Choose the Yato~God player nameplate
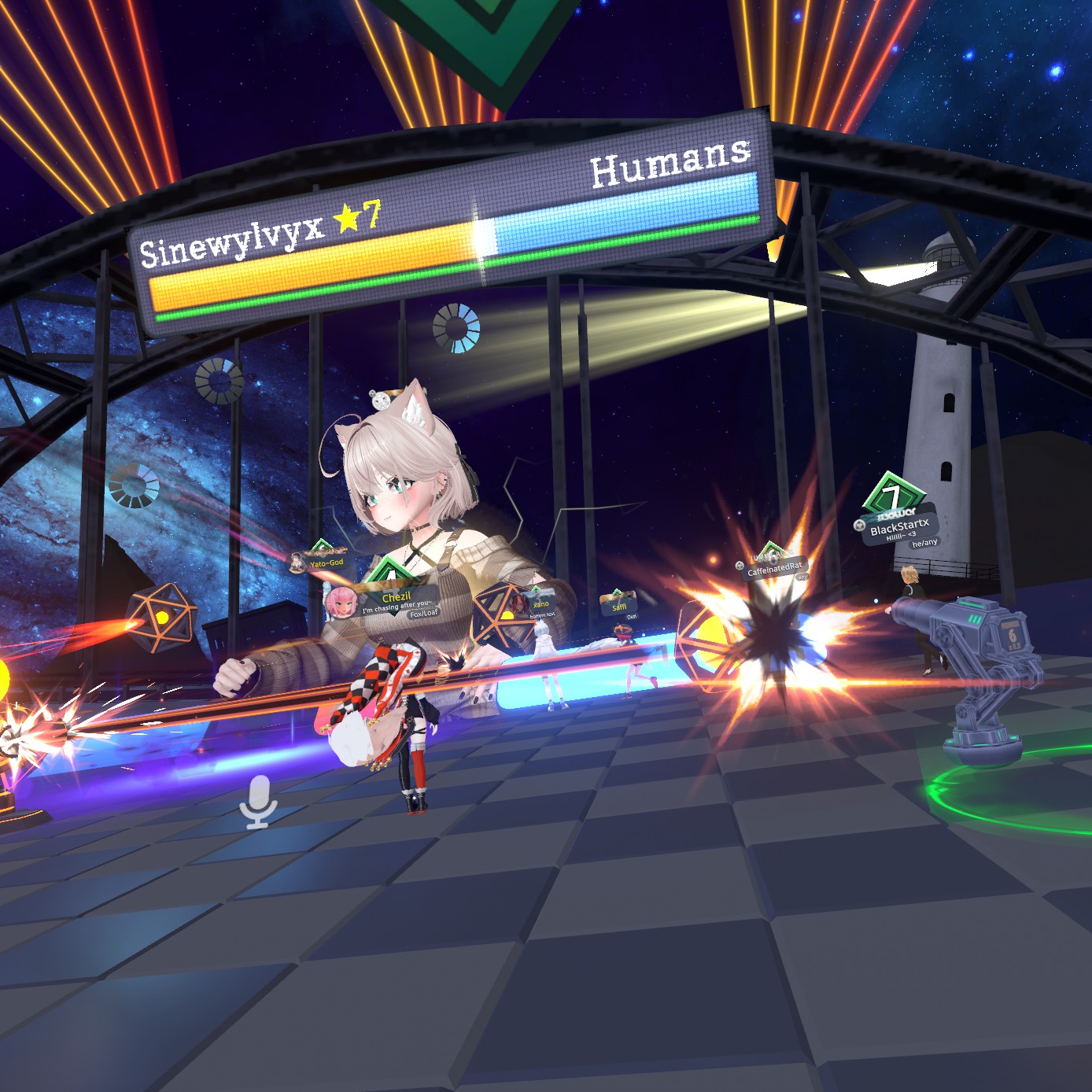The image size is (1092, 1092). 326,563
